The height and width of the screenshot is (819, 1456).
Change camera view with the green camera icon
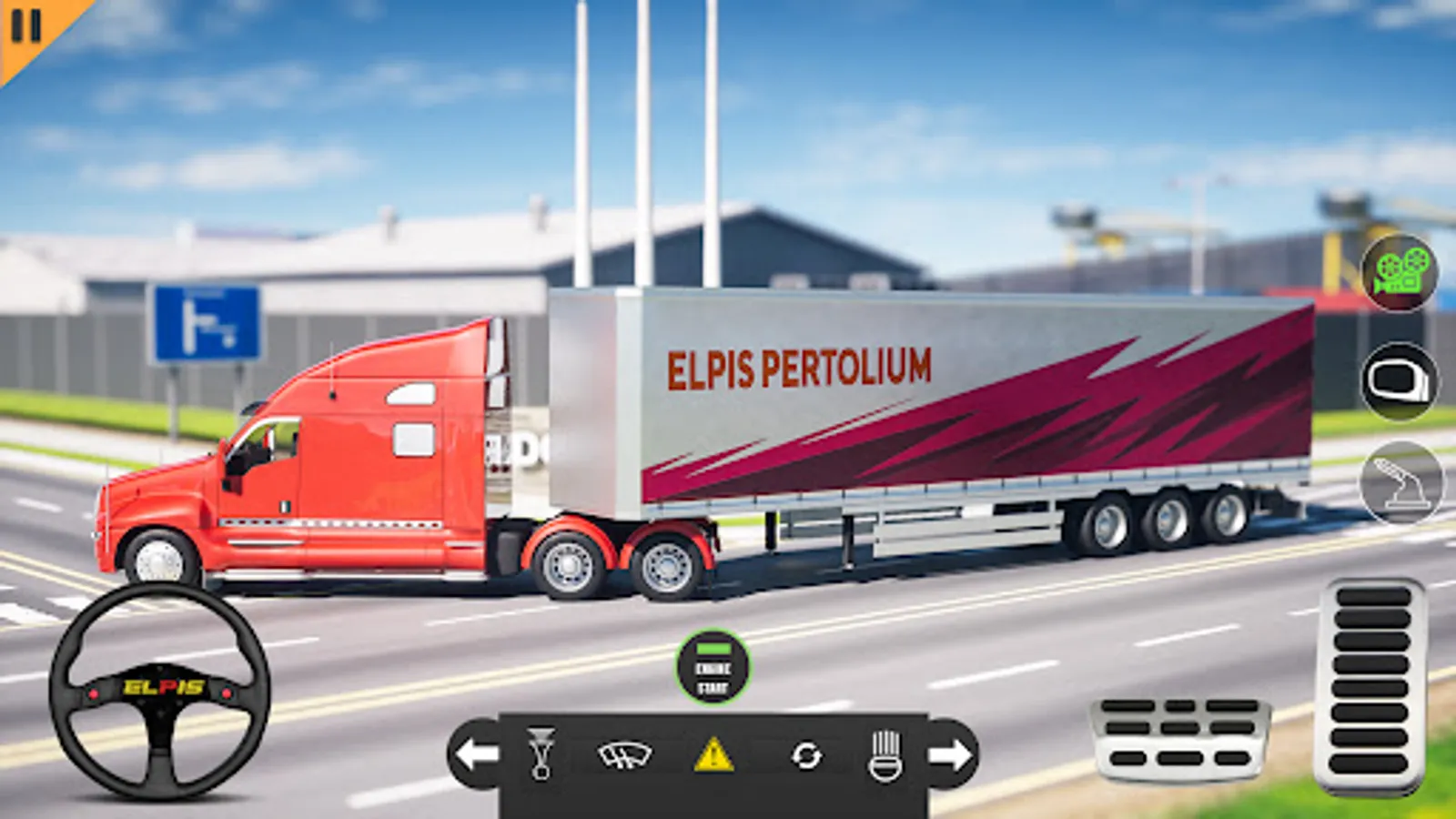pyautogui.click(x=1400, y=272)
